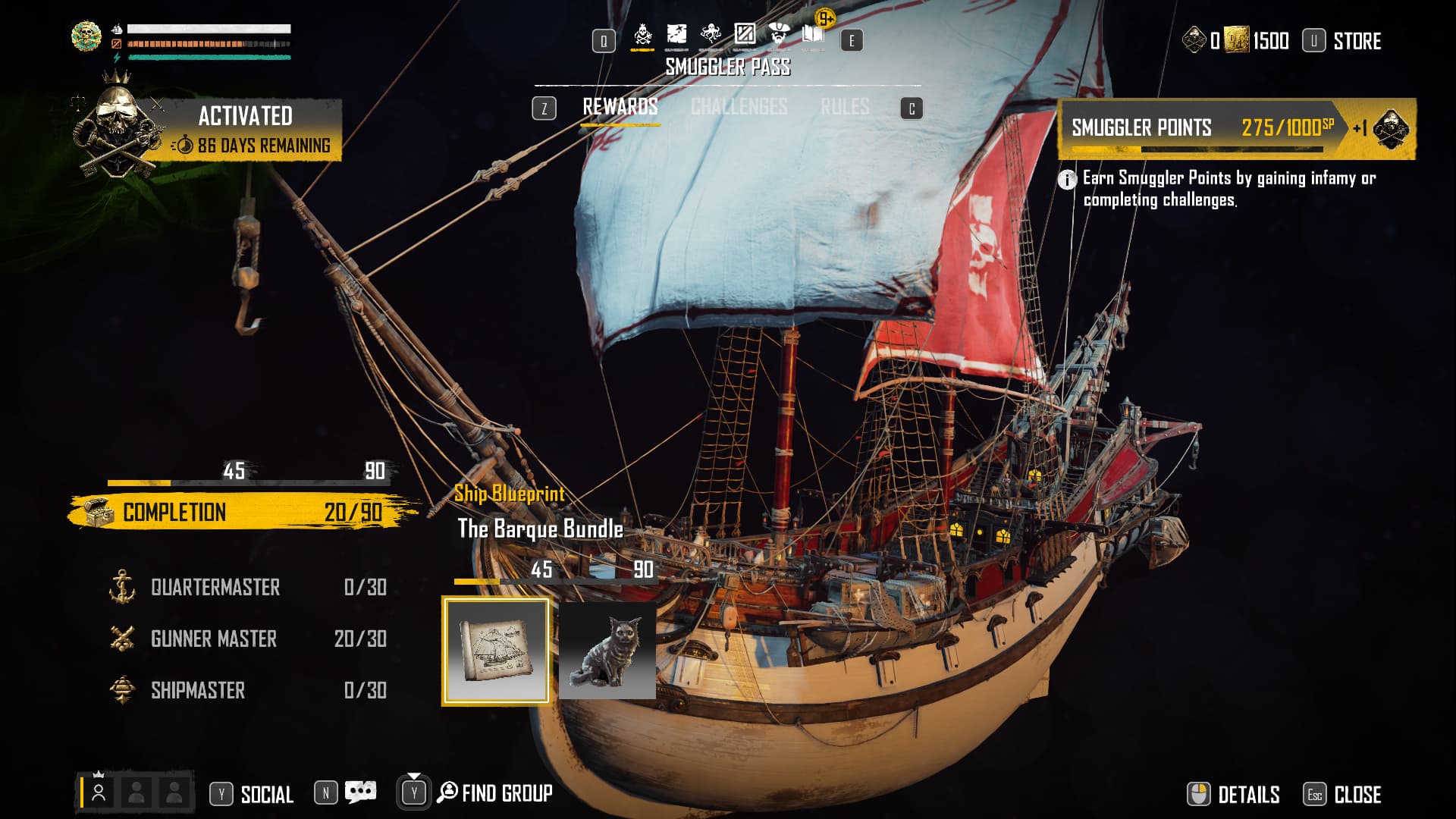Close the Smuggler Pass screen
The width and height of the screenshot is (1456, 819).
click(x=1357, y=794)
